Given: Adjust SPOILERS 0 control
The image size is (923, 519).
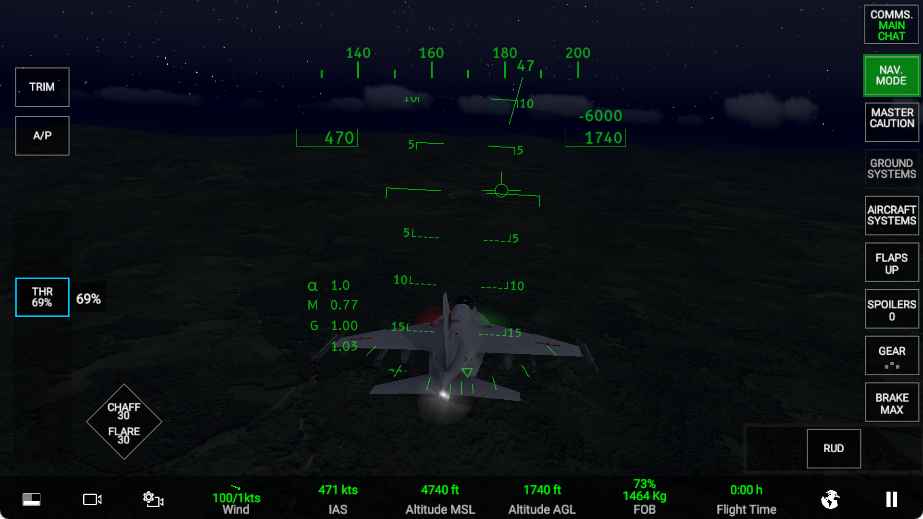Looking at the screenshot, I should tap(891, 310).
